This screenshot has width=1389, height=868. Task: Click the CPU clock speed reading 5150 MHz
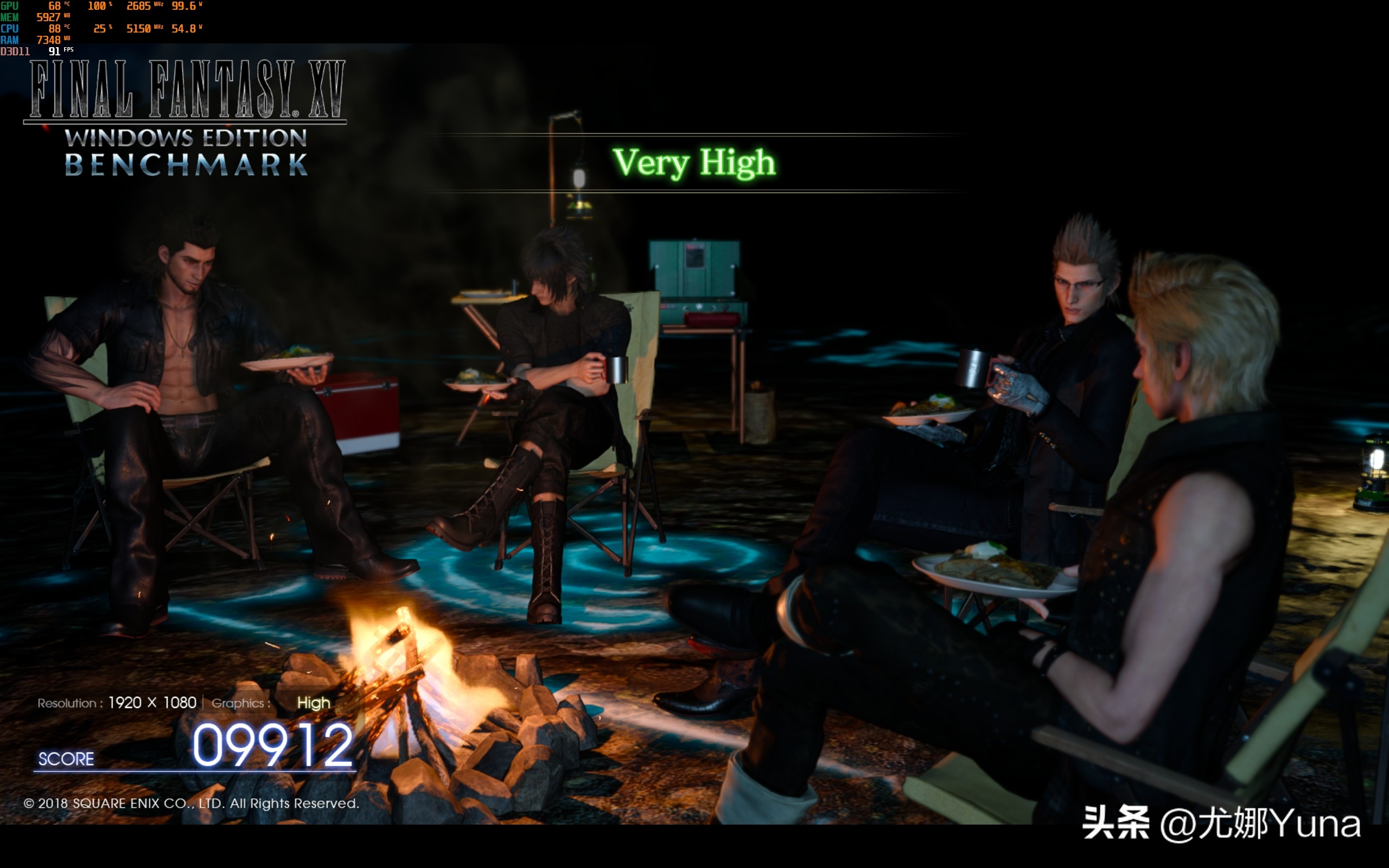click(x=138, y=28)
